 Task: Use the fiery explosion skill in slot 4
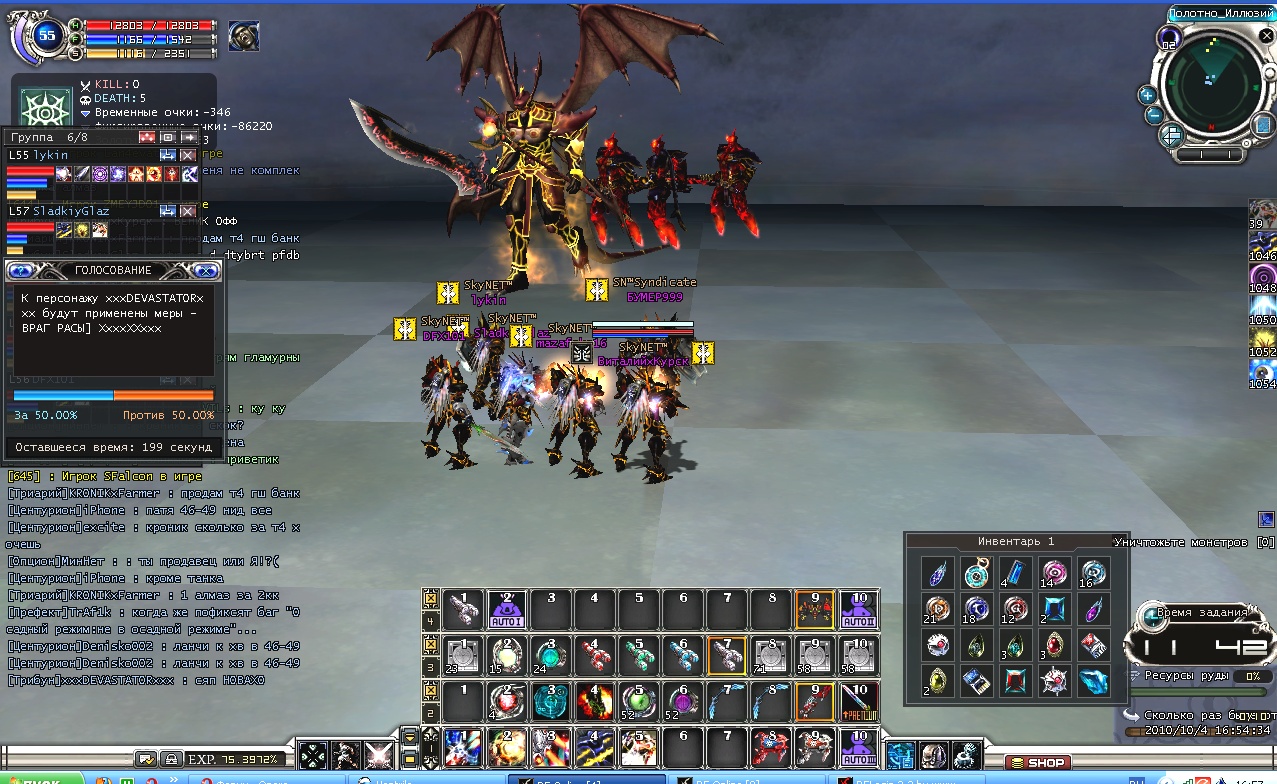click(x=594, y=700)
